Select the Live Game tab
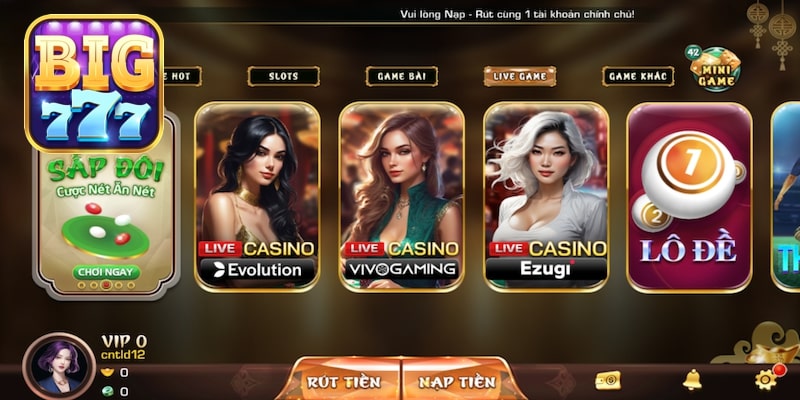 (x=520, y=76)
